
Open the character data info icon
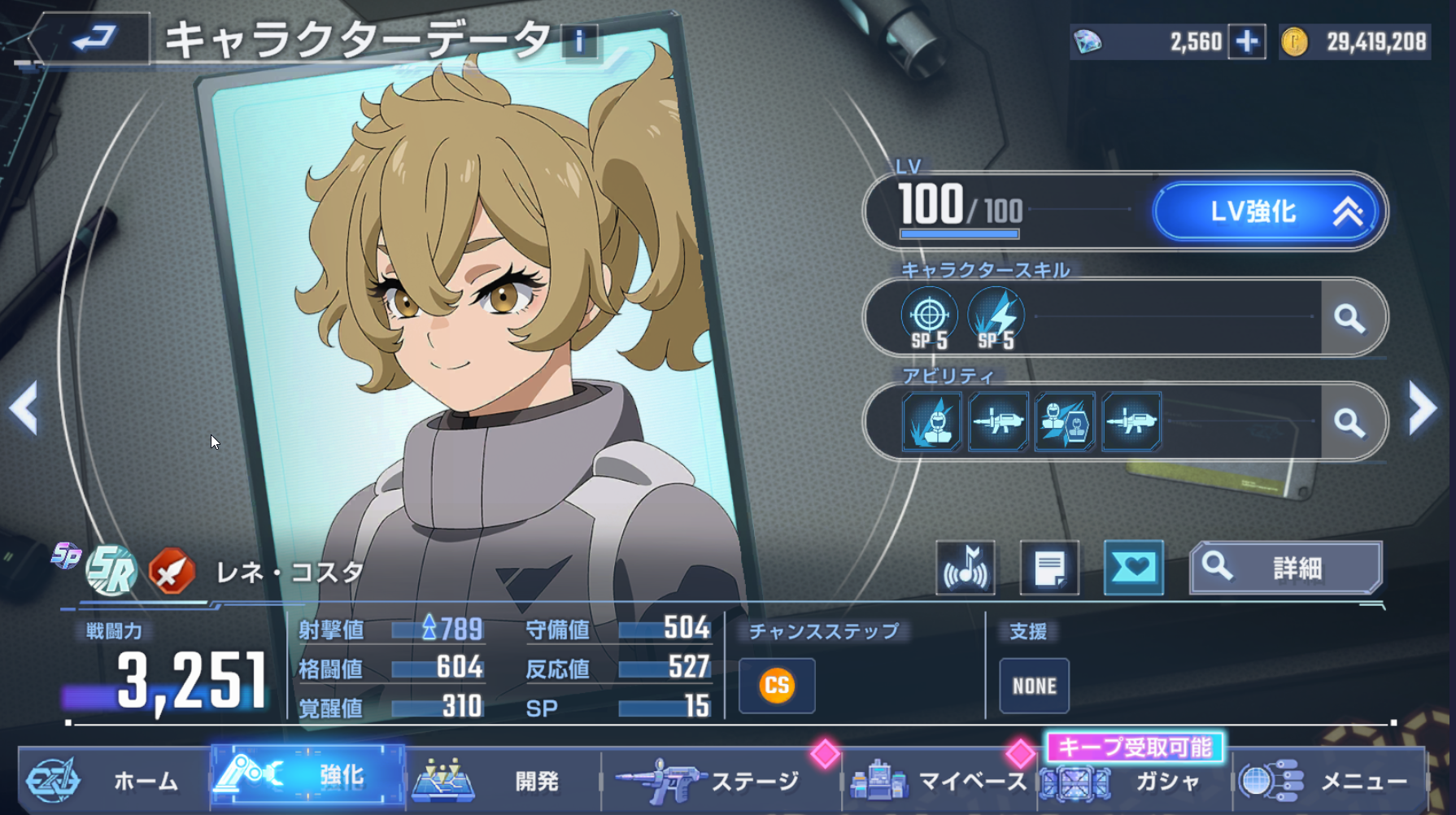(579, 41)
